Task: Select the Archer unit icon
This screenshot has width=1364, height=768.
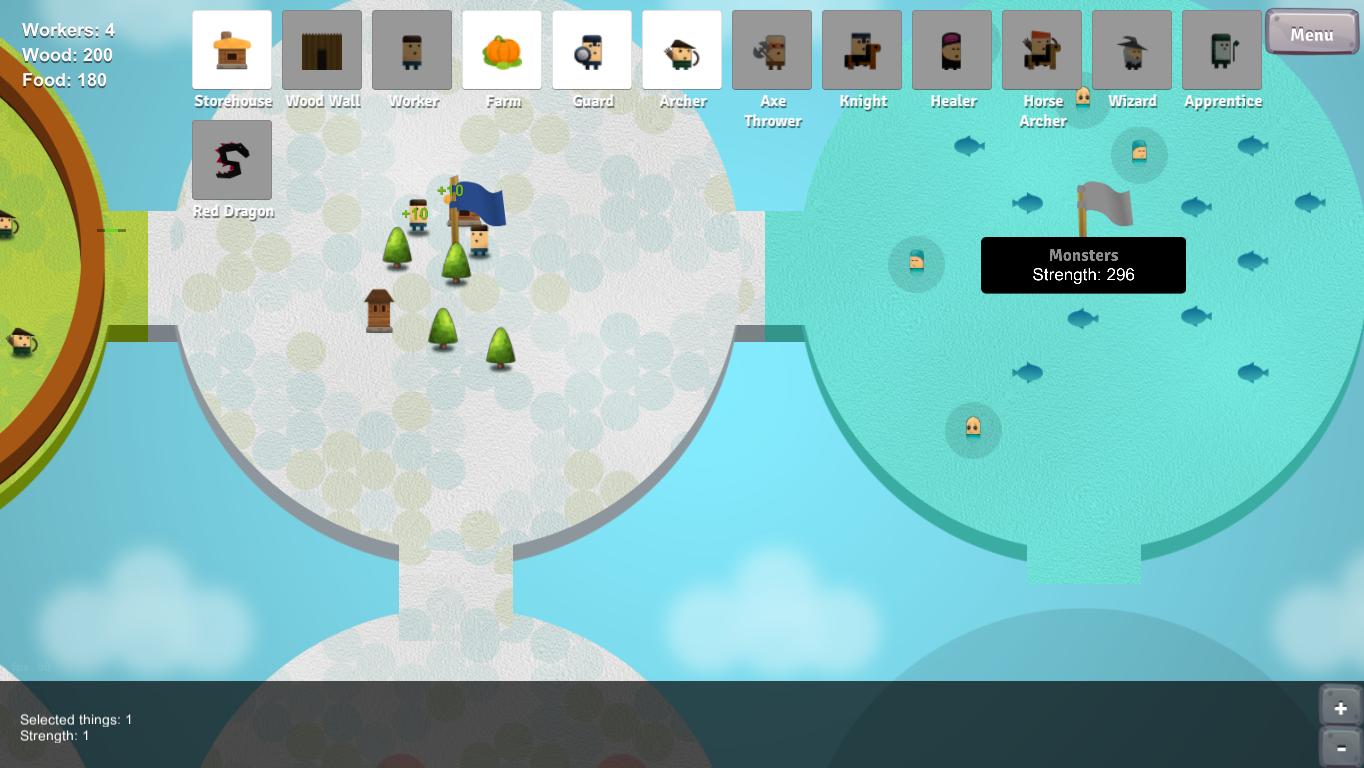Action: 682,50
